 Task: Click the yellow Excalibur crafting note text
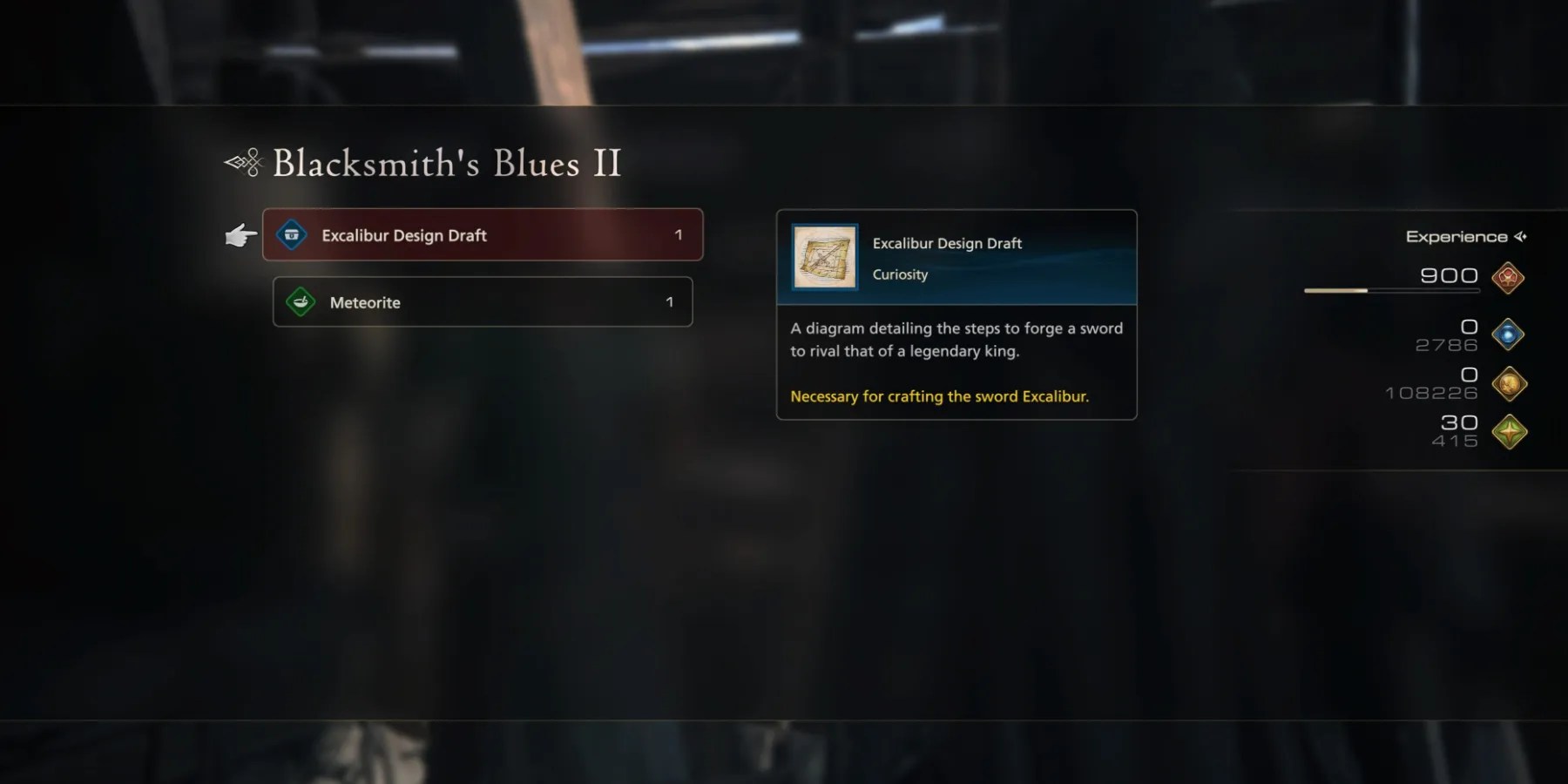coord(939,396)
